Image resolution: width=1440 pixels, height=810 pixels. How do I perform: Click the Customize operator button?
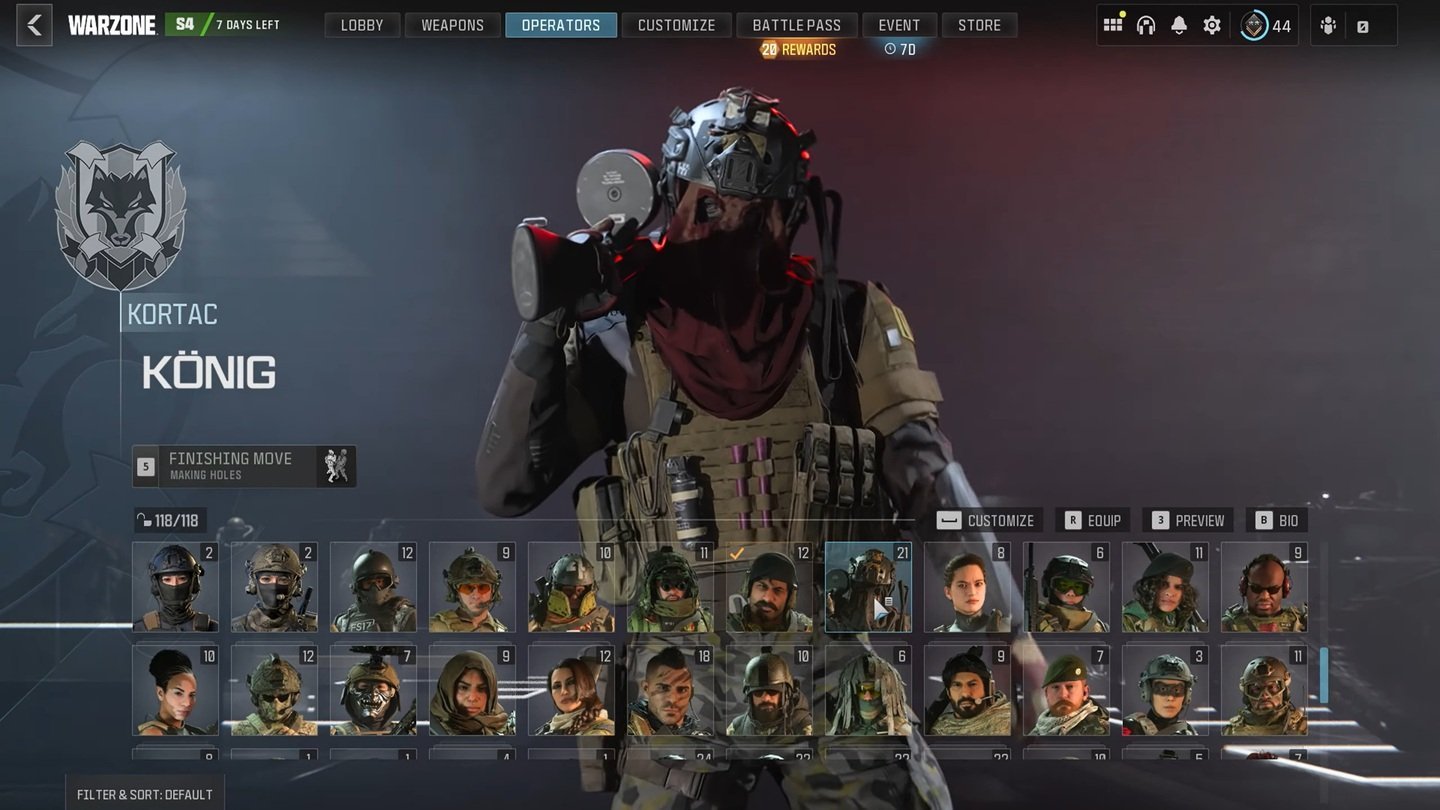pyautogui.click(x=988, y=520)
